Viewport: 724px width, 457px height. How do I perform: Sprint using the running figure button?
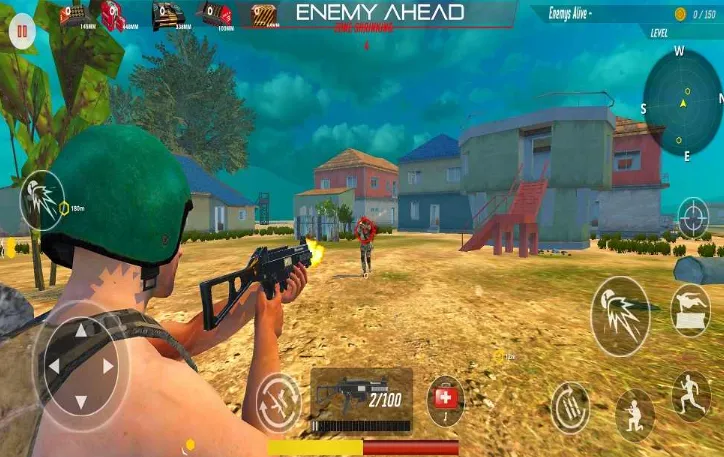[691, 395]
